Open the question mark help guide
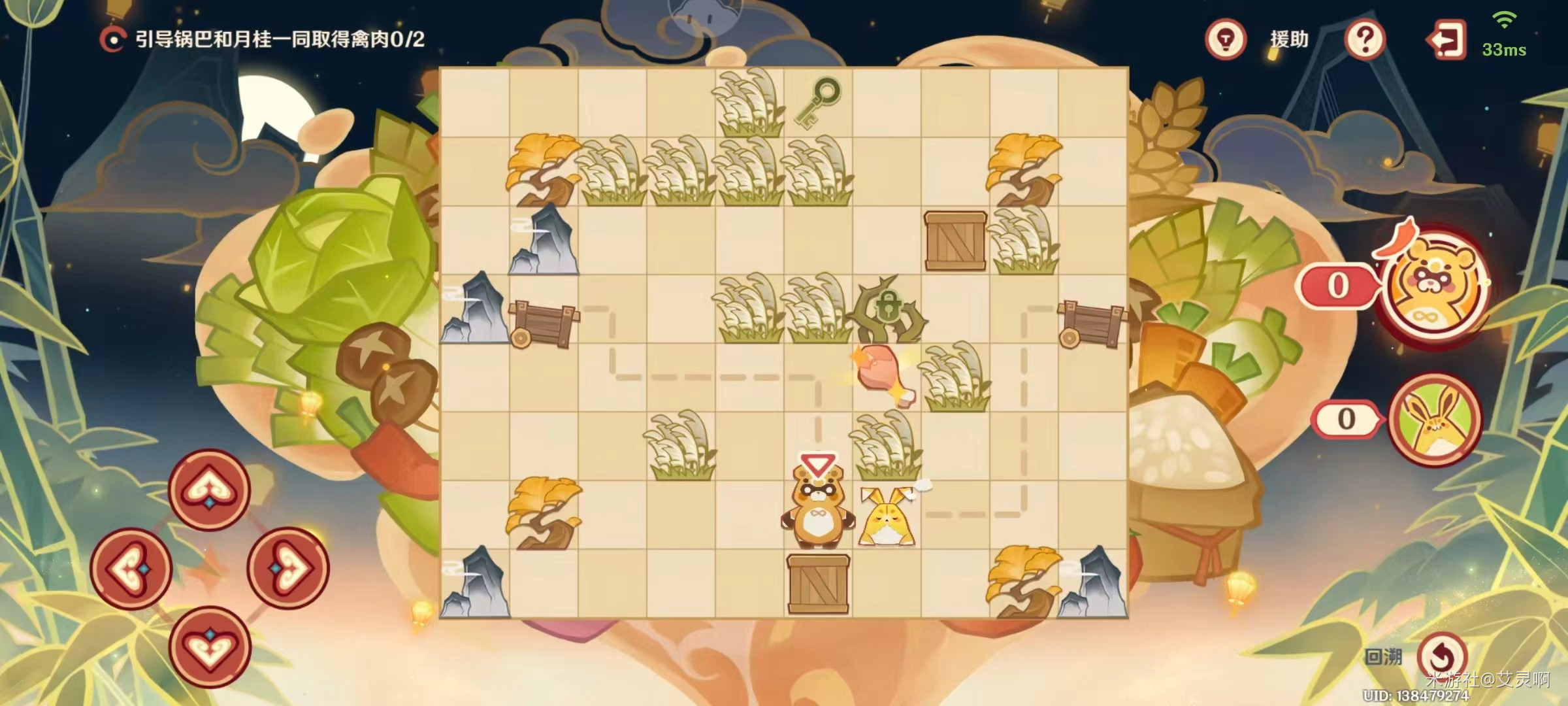This screenshot has width=1568, height=706. pos(1365,39)
